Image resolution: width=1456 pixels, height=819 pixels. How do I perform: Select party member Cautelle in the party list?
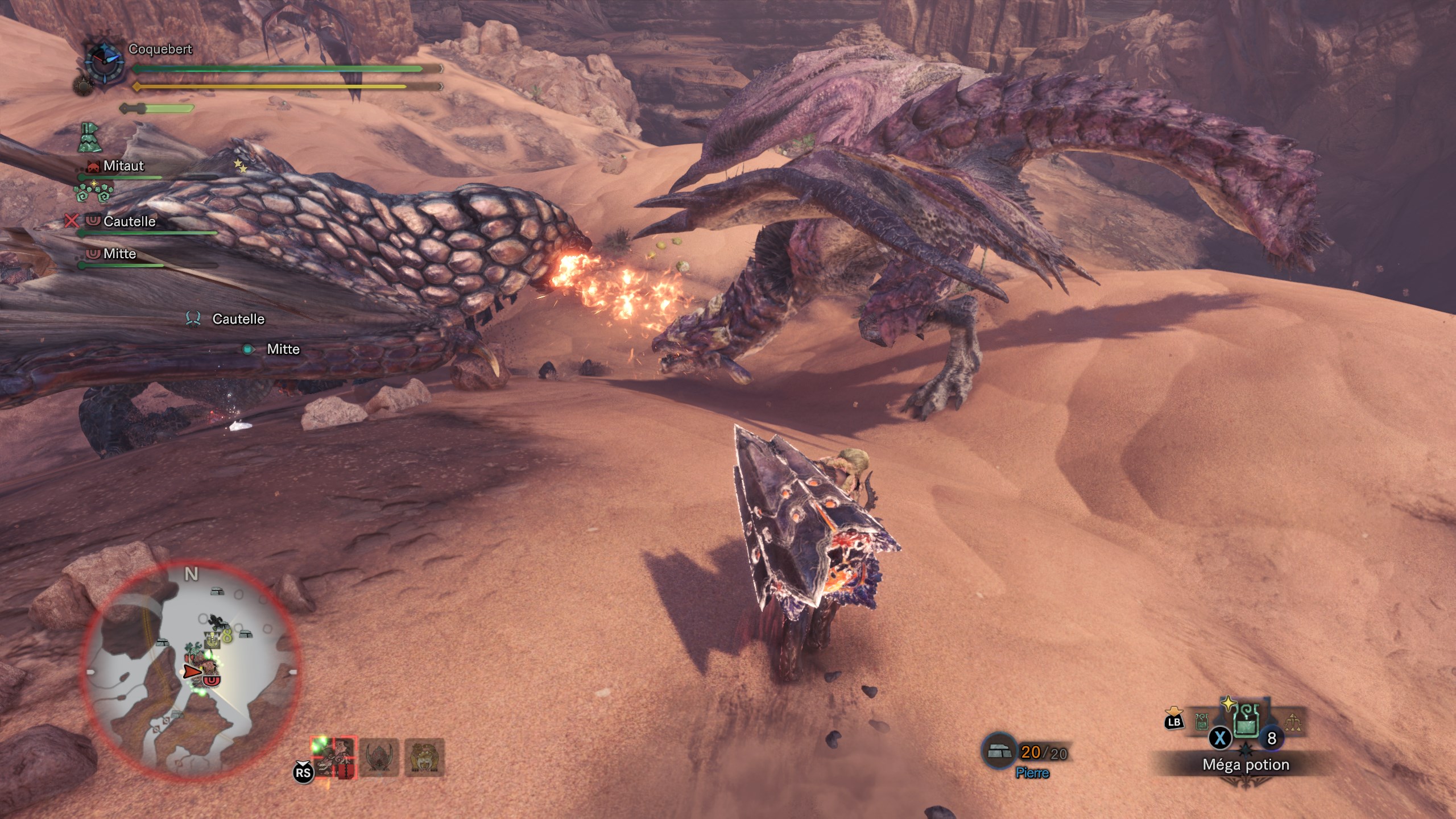coord(129,221)
